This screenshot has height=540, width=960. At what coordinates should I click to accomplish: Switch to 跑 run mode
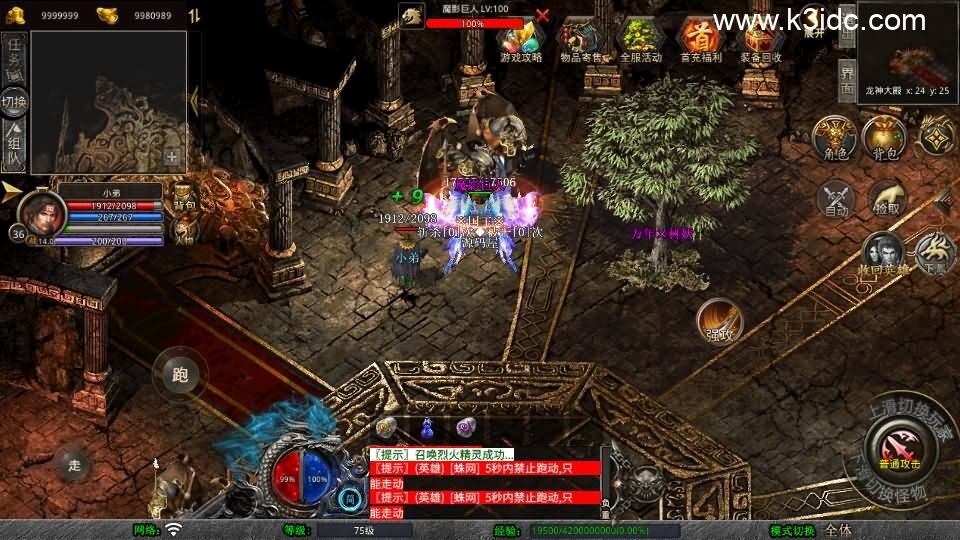click(180, 375)
